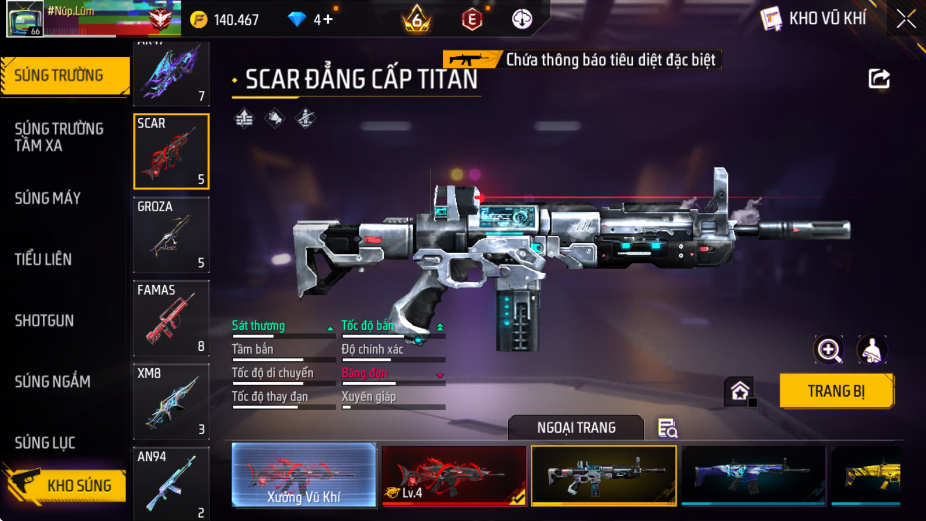Viewport: 926px width, 521px height.
Task: Select the Súng Trường category
Action: tap(60, 76)
